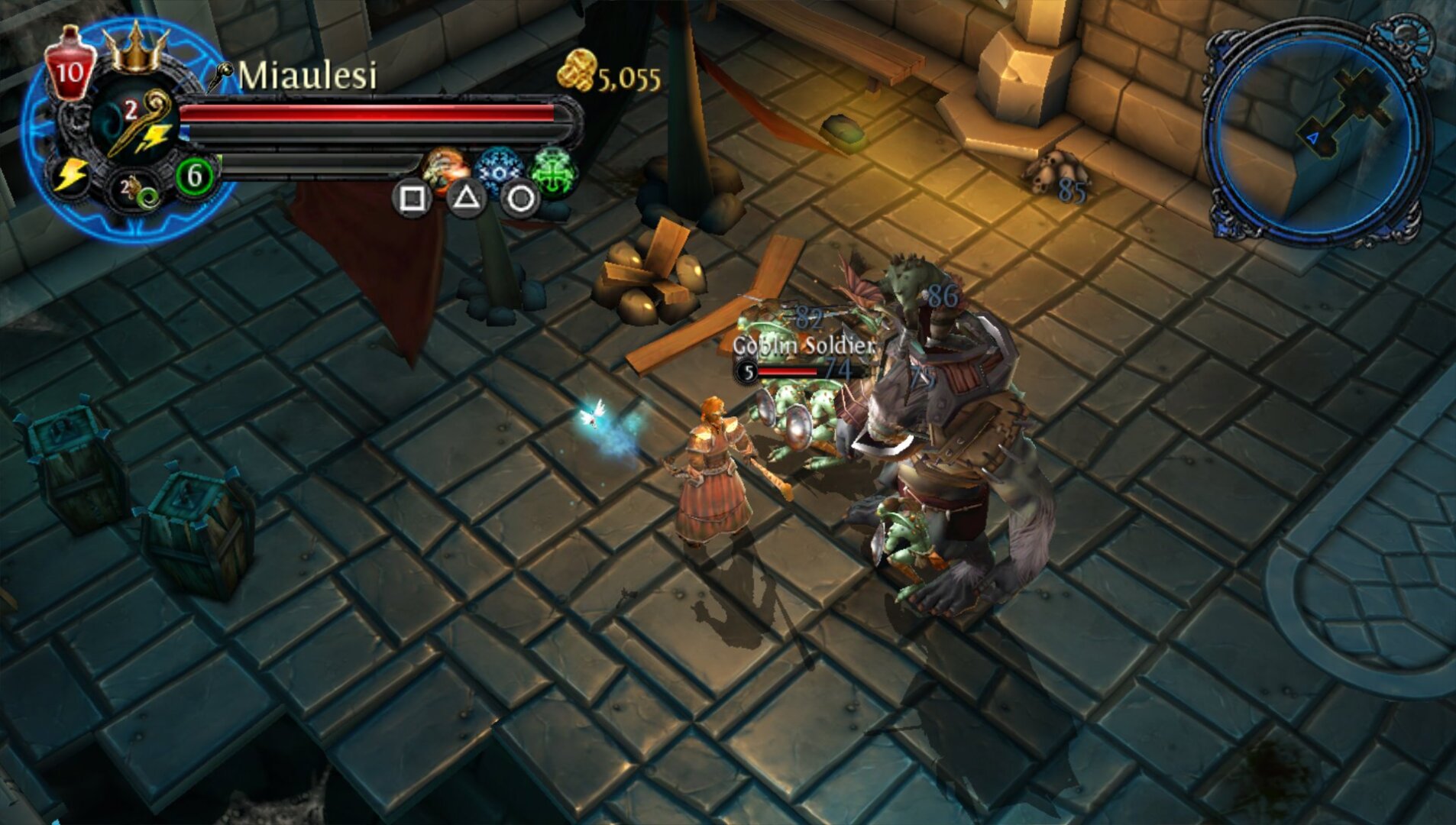1456x825 pixels.
Task: Open the circular dungeon minimap
Action: [x=1315, y=131]
